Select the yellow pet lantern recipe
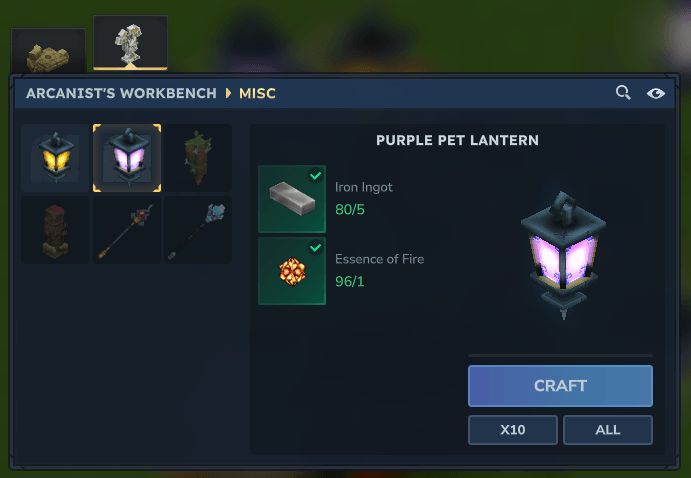Image resolution: width=691 pixels, height=478 pixels. (56, 158)
